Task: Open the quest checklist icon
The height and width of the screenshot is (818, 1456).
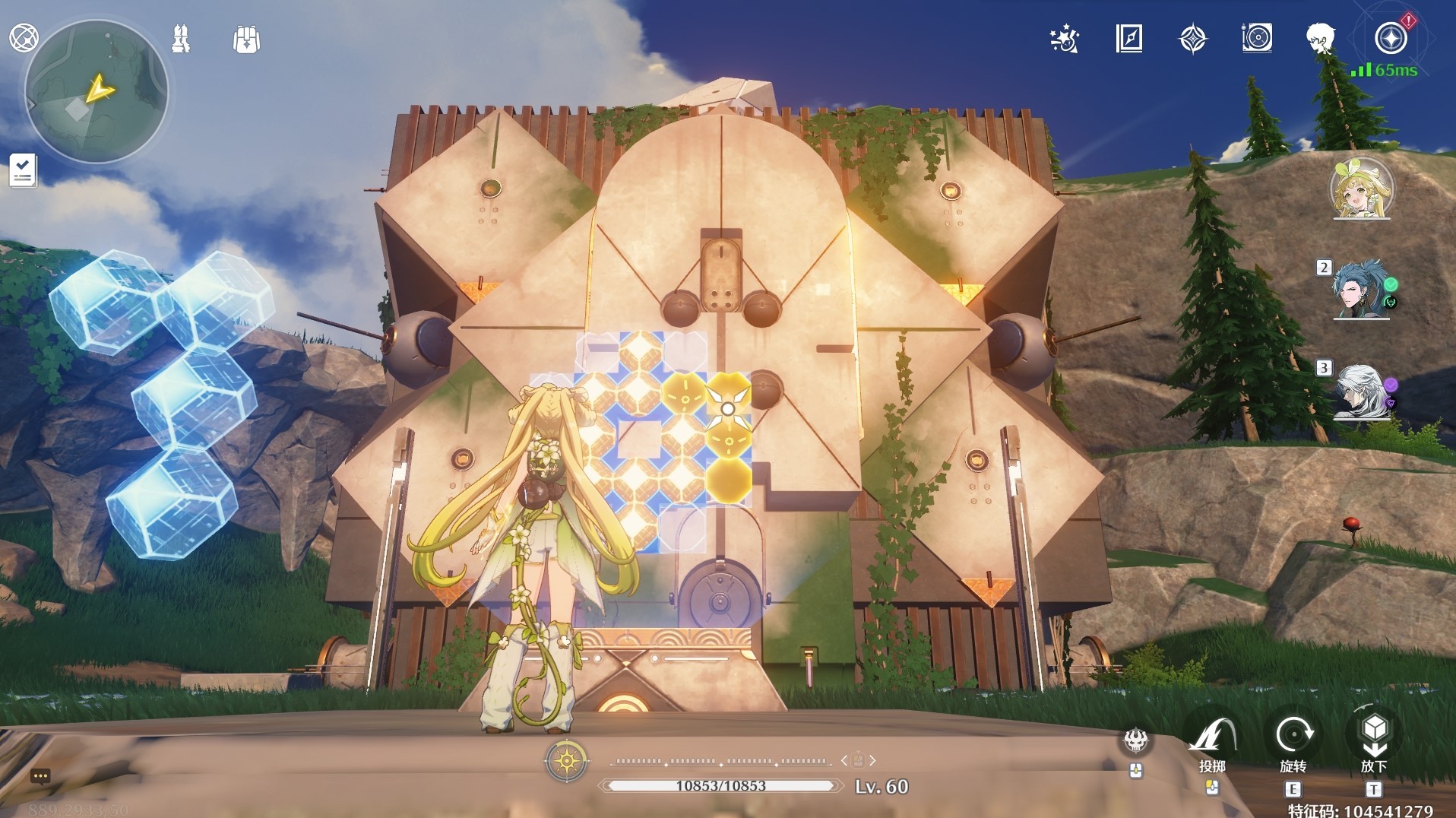Action: [23, 170]
